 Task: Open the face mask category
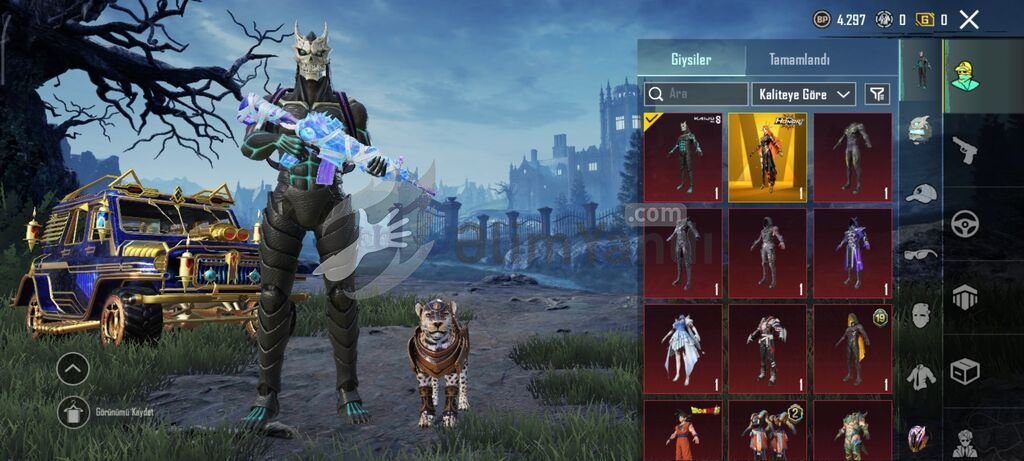(921, 315)
